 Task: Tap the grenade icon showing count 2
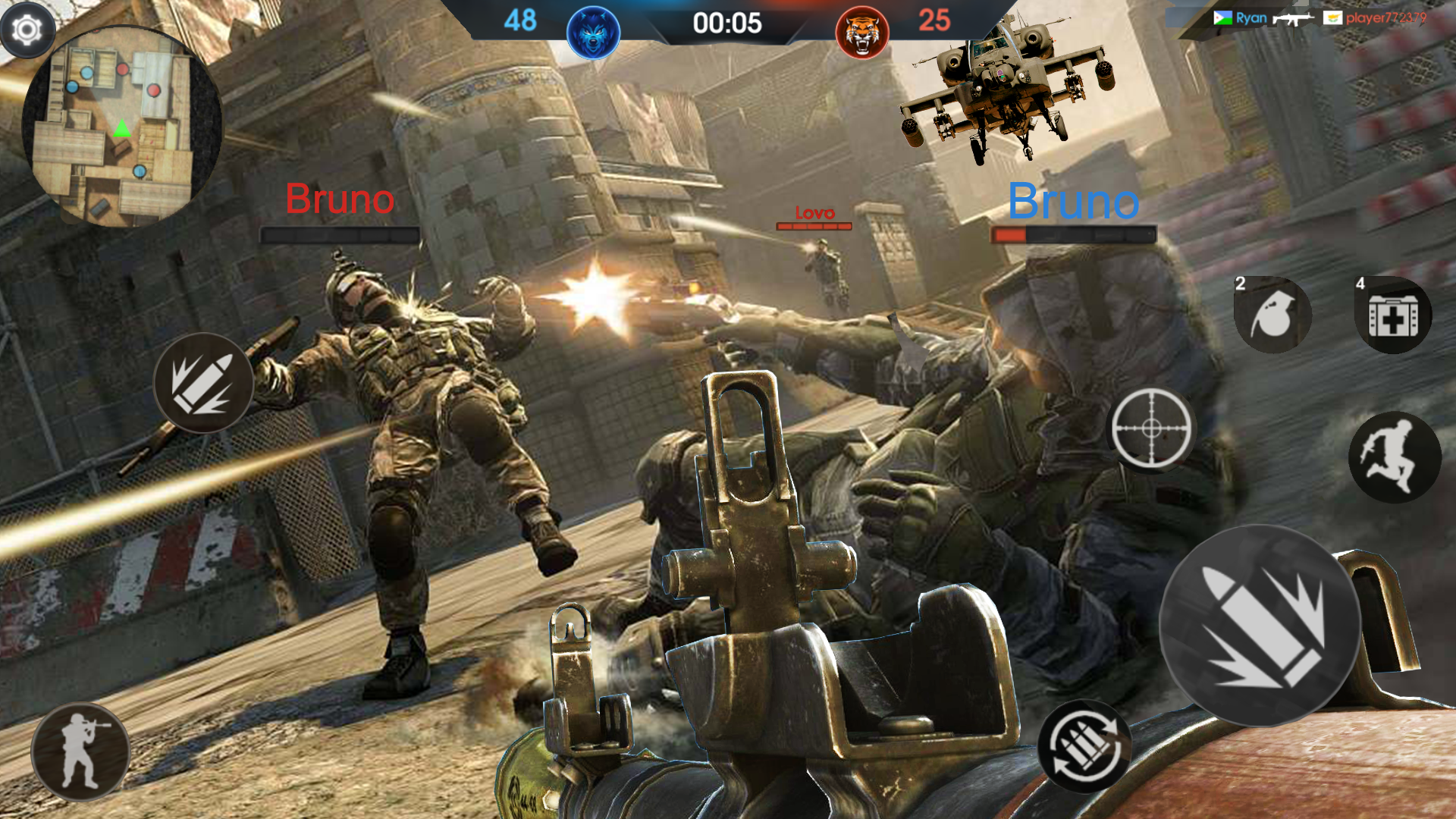click(1271, 315)
